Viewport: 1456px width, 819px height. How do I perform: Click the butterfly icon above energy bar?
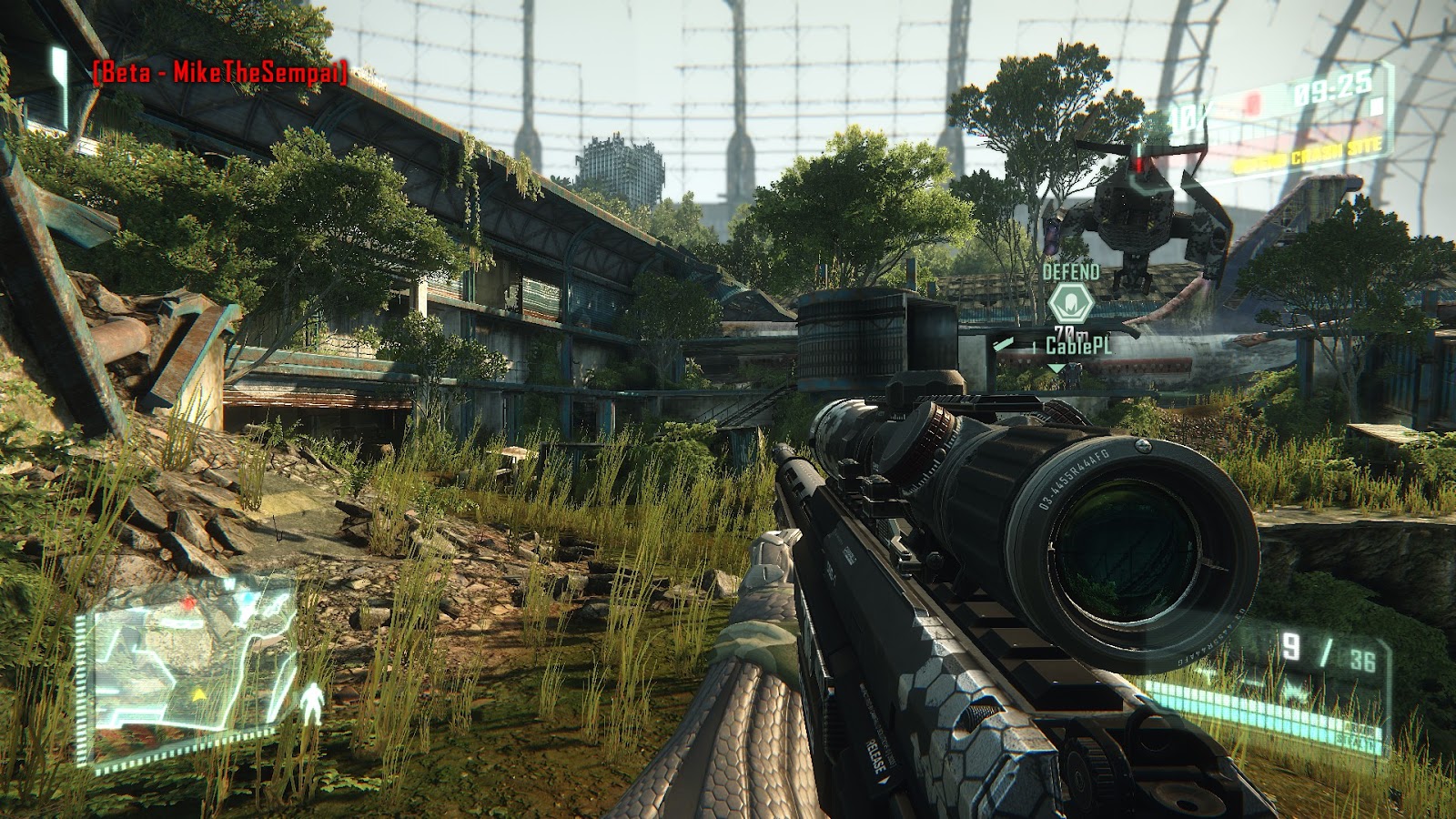coord(1295,689)
